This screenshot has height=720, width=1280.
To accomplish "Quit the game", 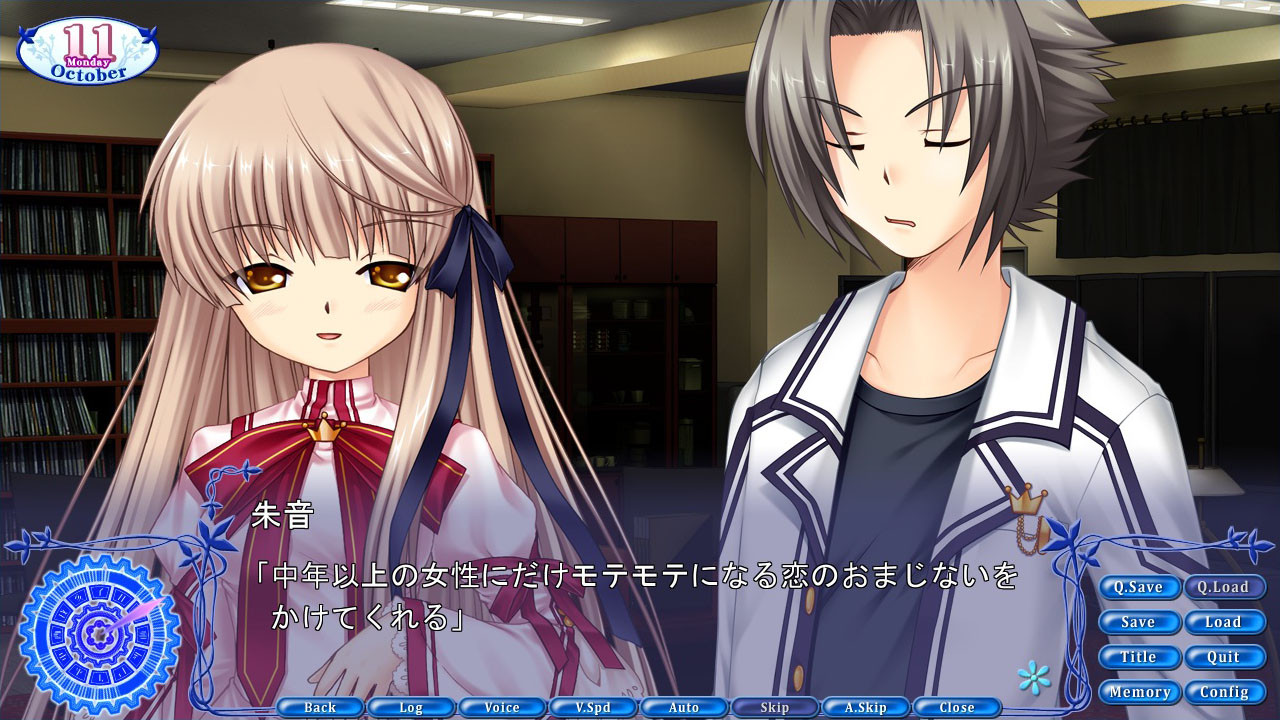I will 1224,657.
